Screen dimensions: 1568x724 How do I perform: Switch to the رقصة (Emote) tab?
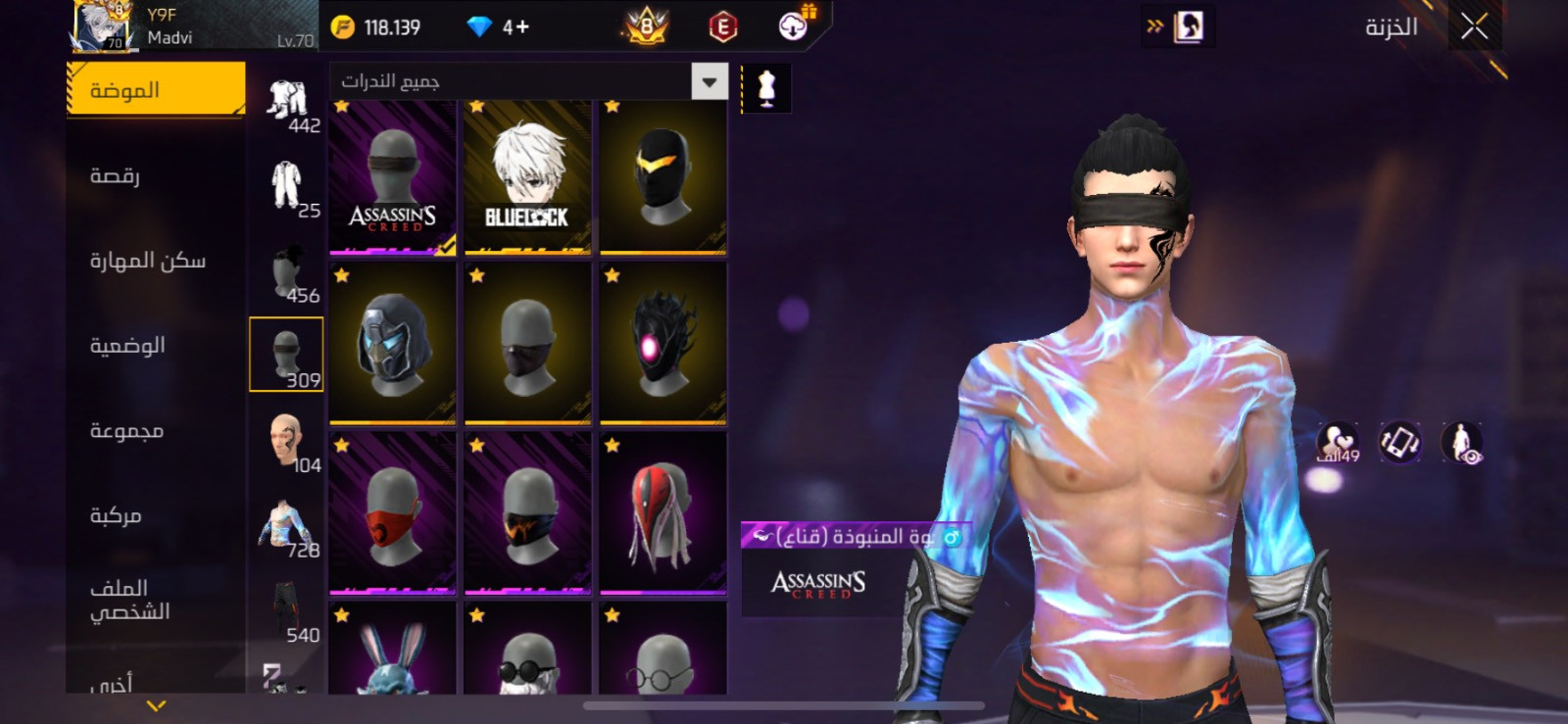click(x=116, y=175)
